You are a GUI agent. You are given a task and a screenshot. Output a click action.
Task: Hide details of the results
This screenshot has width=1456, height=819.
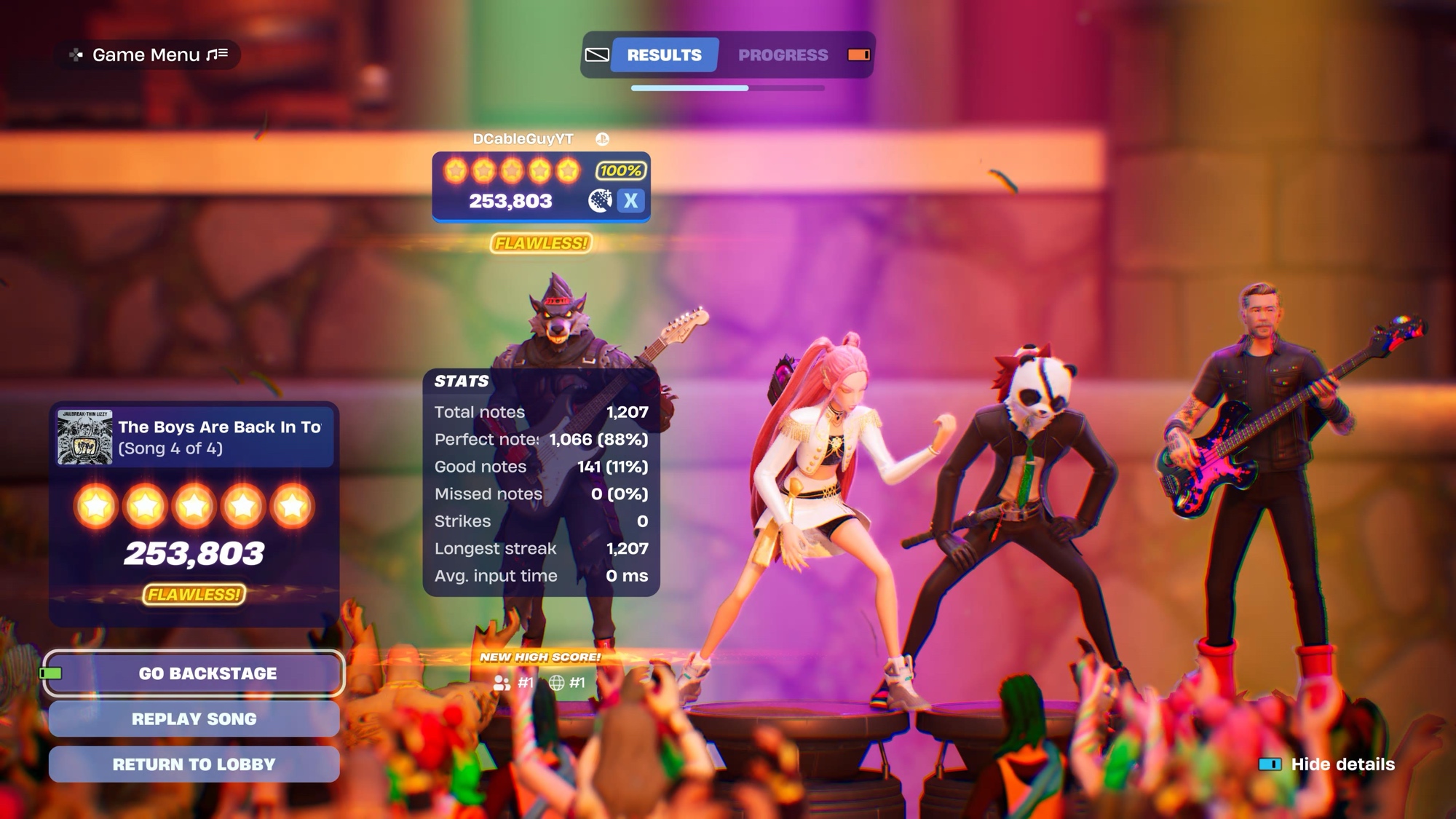(x=1342, y=764)
